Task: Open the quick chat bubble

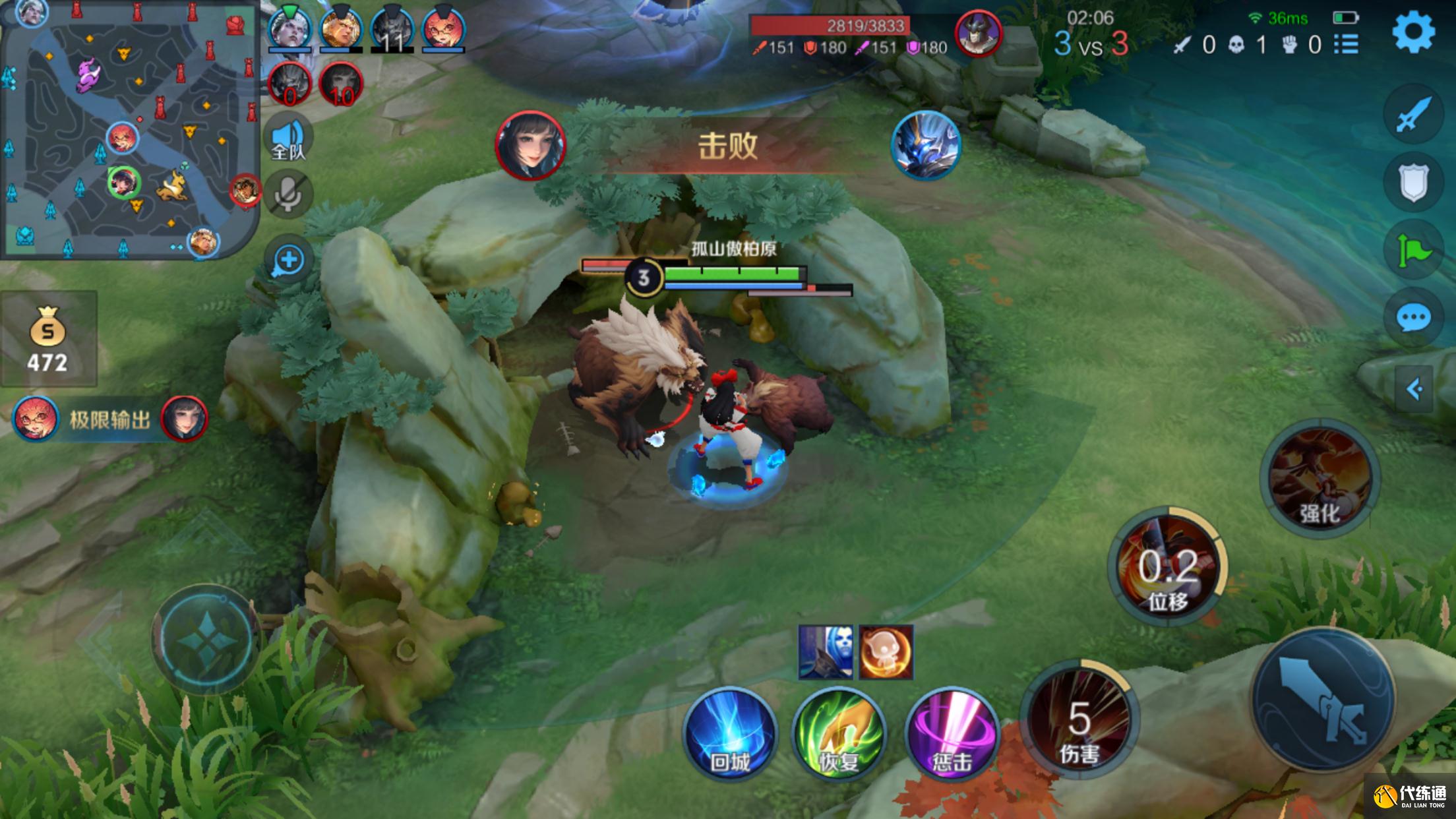Action: 1413,318
